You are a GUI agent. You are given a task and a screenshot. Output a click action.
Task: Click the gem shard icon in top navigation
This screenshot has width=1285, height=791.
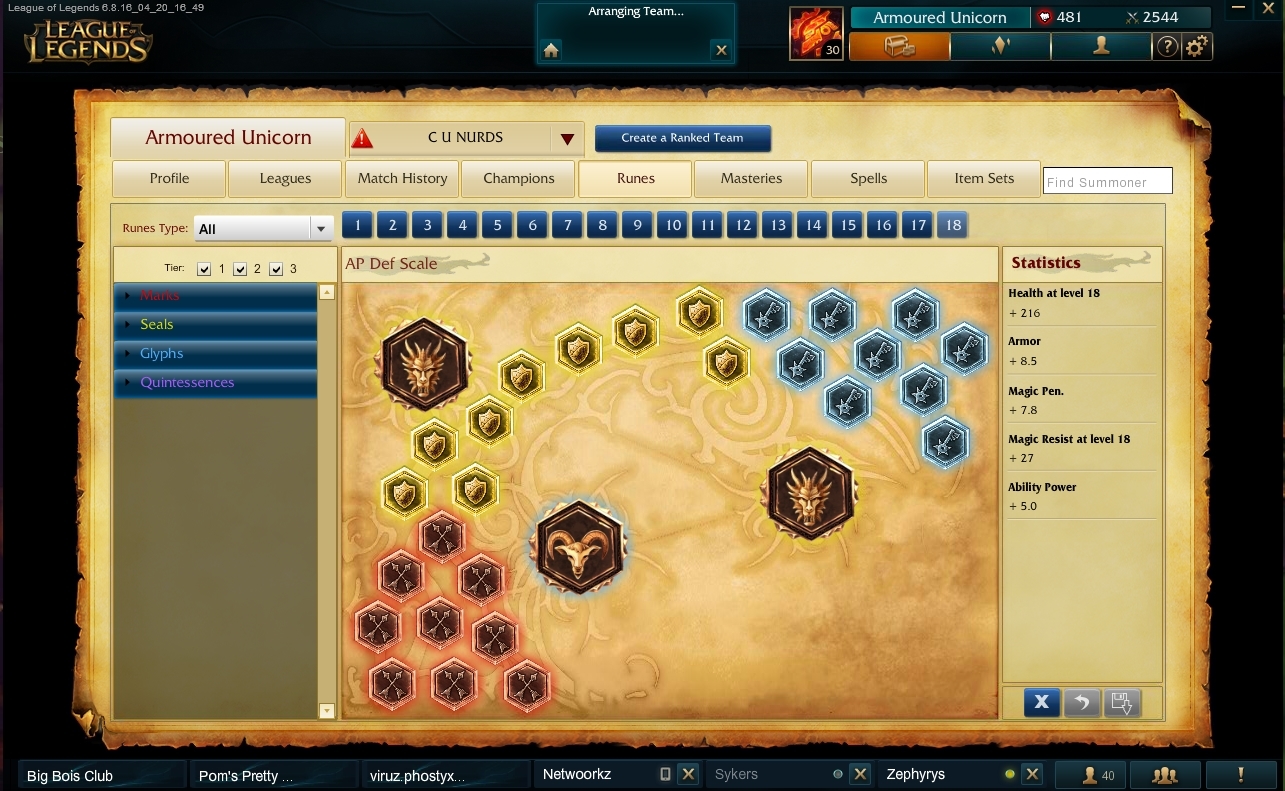point(999,46)
